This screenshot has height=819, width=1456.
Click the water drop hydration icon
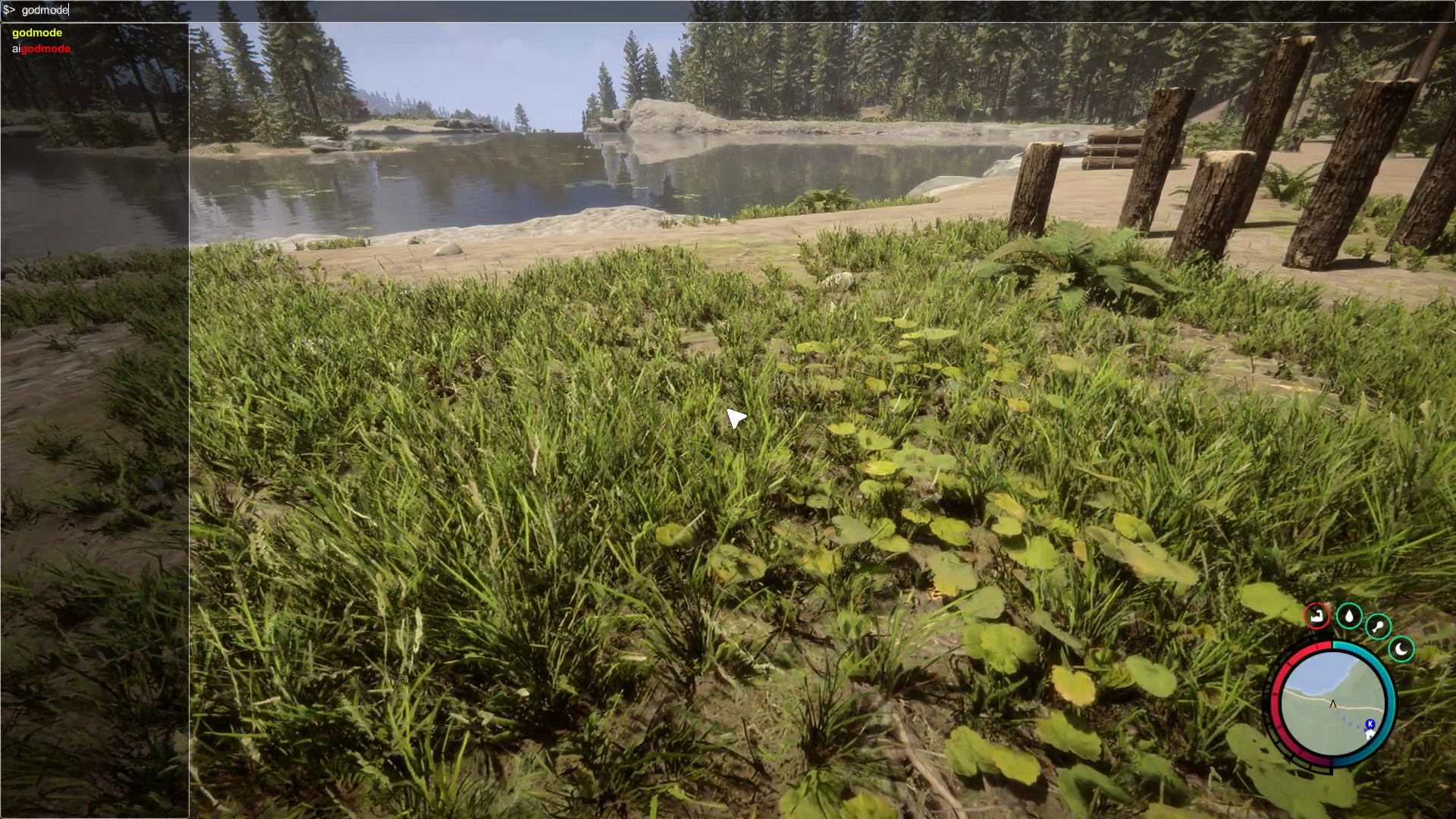click(1350, 617)
